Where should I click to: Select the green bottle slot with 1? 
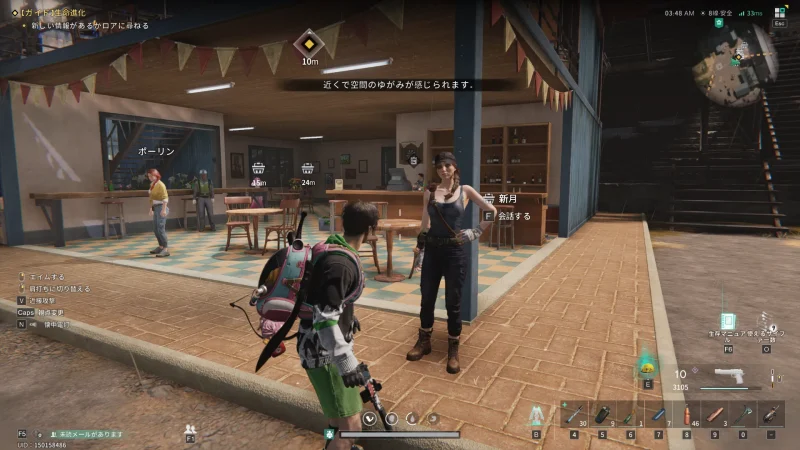tap(631, 414)
